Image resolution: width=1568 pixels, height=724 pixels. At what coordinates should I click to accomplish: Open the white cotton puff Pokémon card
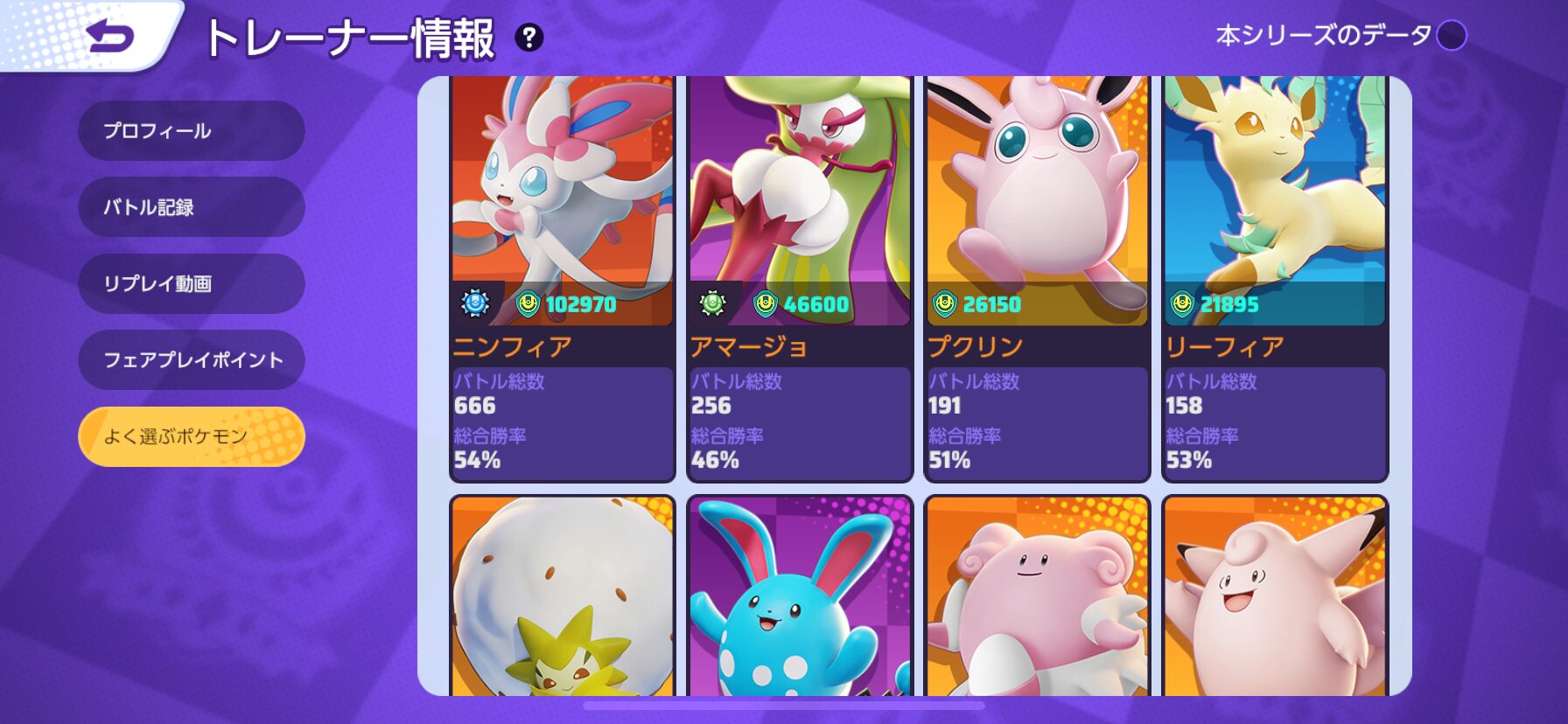[563, 597]
